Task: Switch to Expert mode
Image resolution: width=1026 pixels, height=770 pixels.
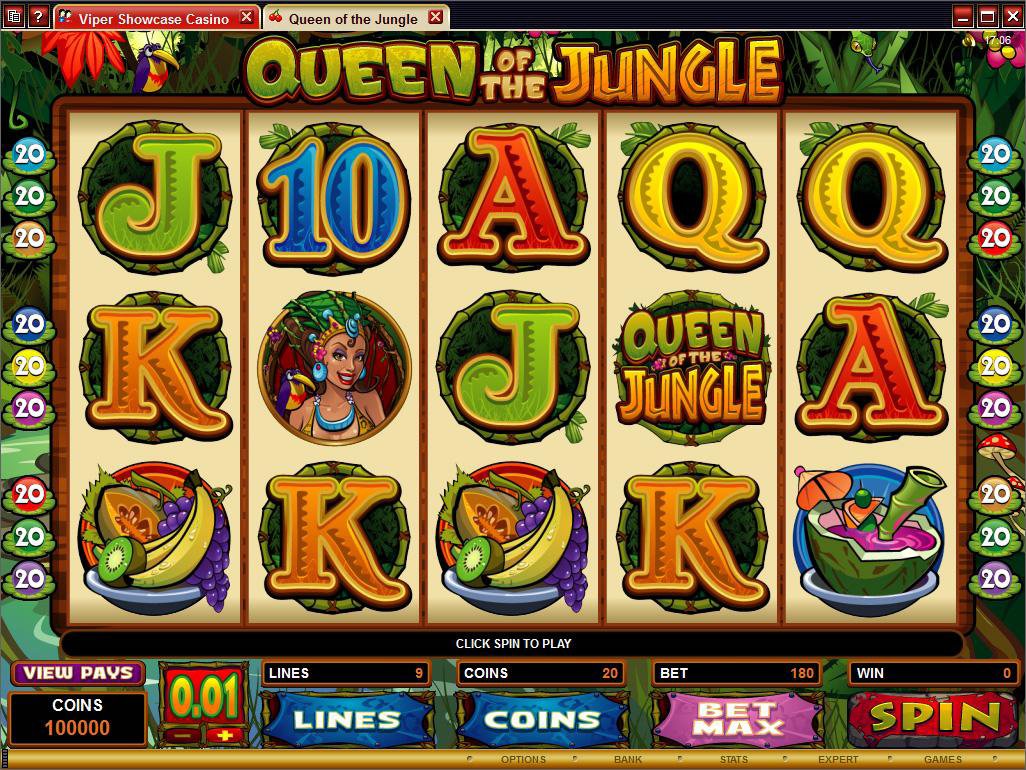Action: [838, 760]
